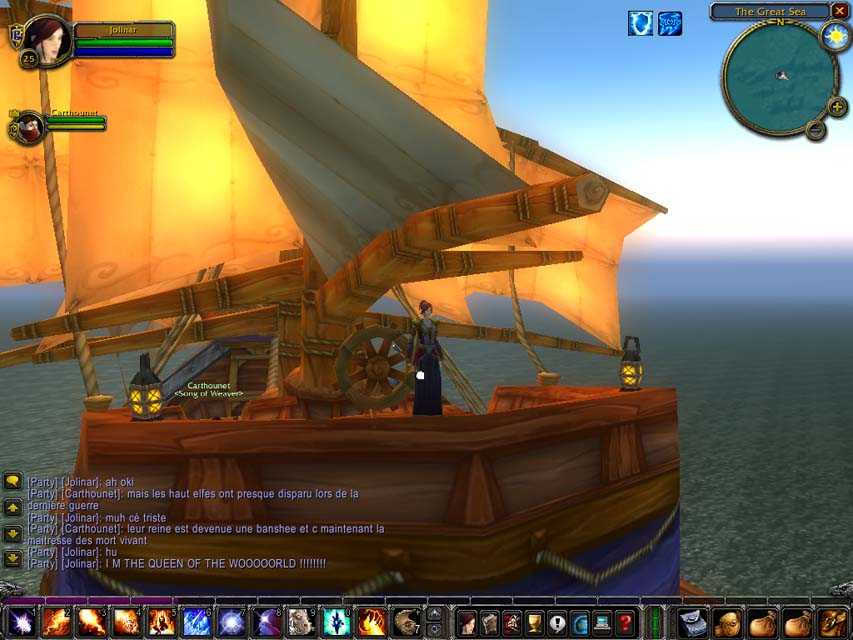Open the backpack bag slot
The image size is (853, 640).
coord(832,622)
